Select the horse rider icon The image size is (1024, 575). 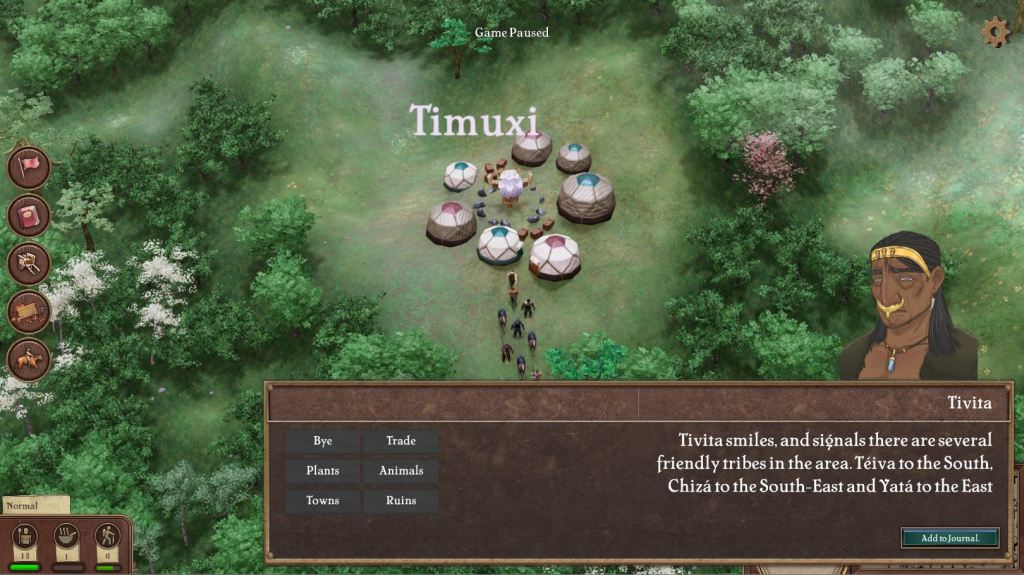pyautogui.click(x=29, y=359)
